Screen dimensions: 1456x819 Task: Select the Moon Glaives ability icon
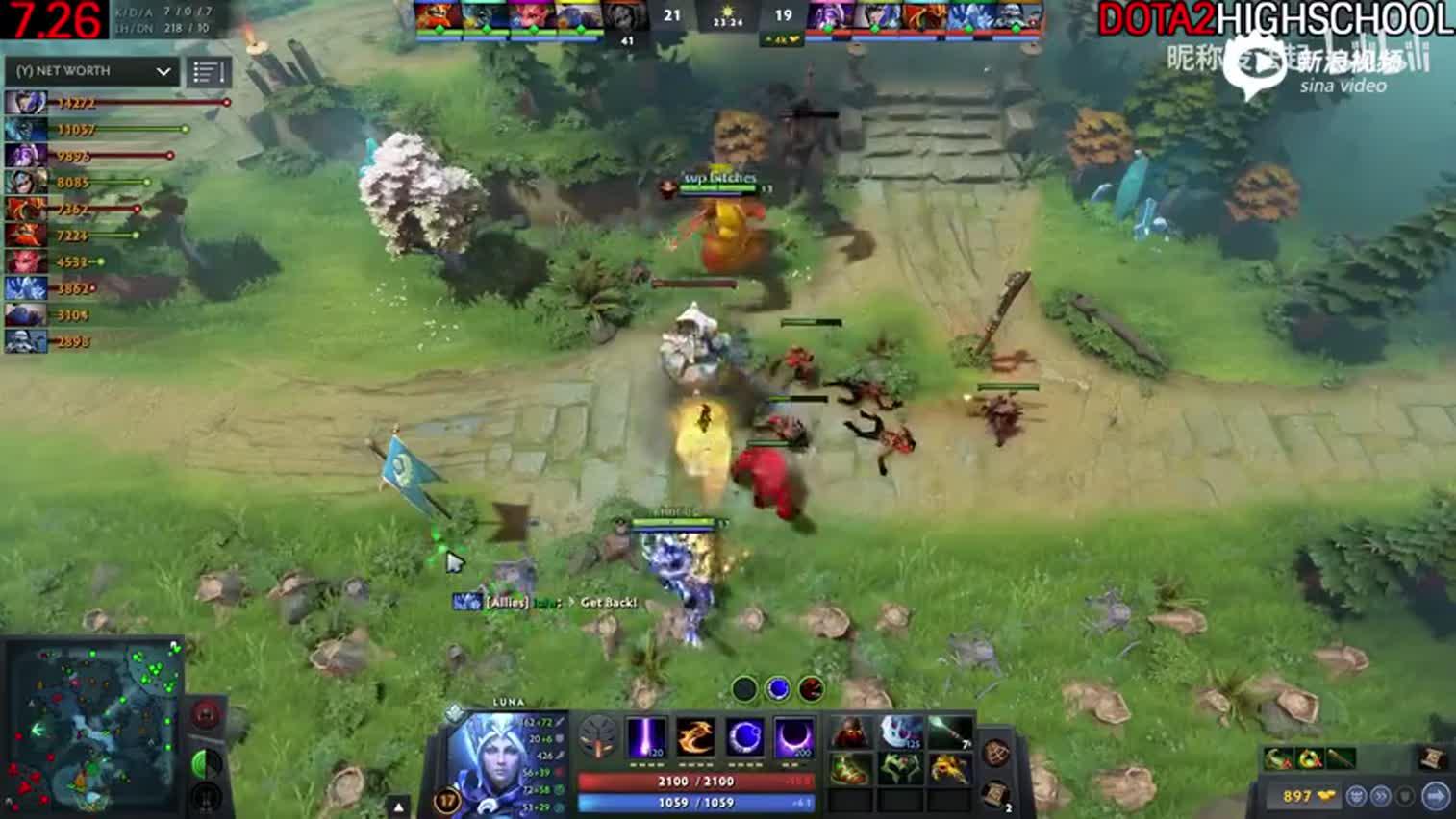[695, 740]
